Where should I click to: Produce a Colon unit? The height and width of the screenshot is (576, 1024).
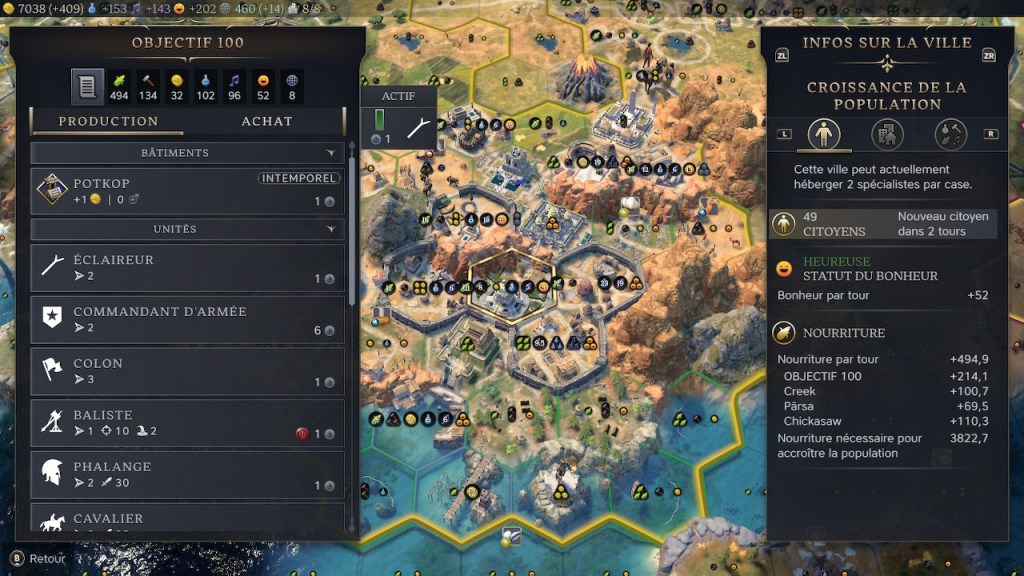pos(188,372)
